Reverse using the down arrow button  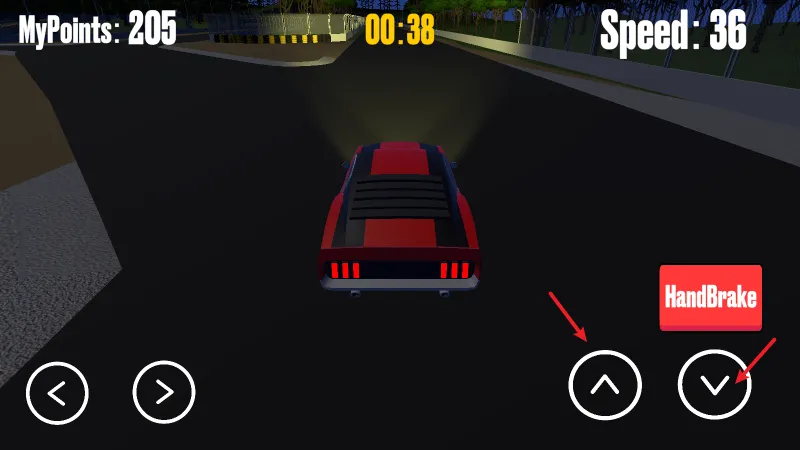pyautogui.click(x=714, y=385)
